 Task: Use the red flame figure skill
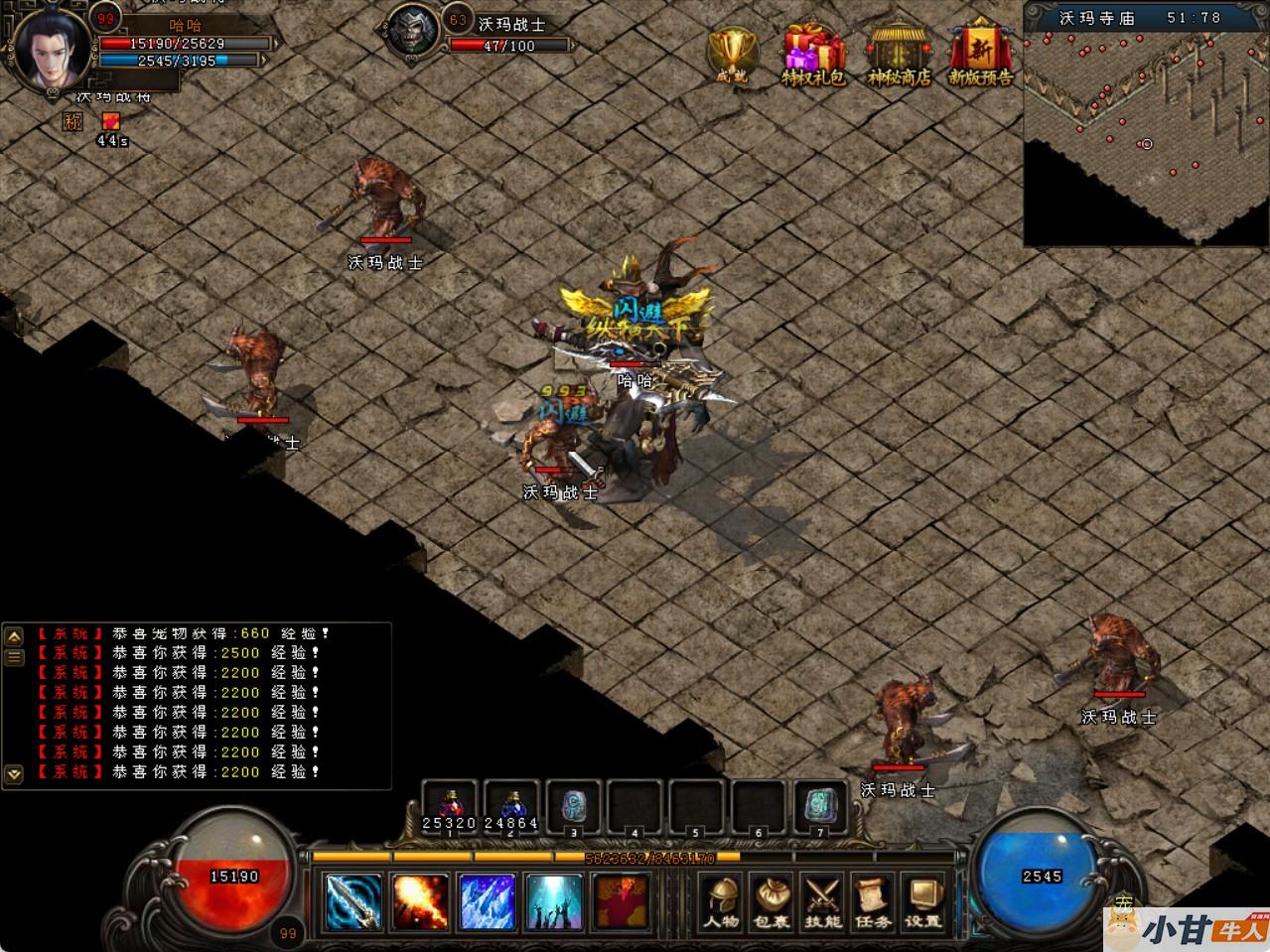pyautogui.click(x=622, y=900)
